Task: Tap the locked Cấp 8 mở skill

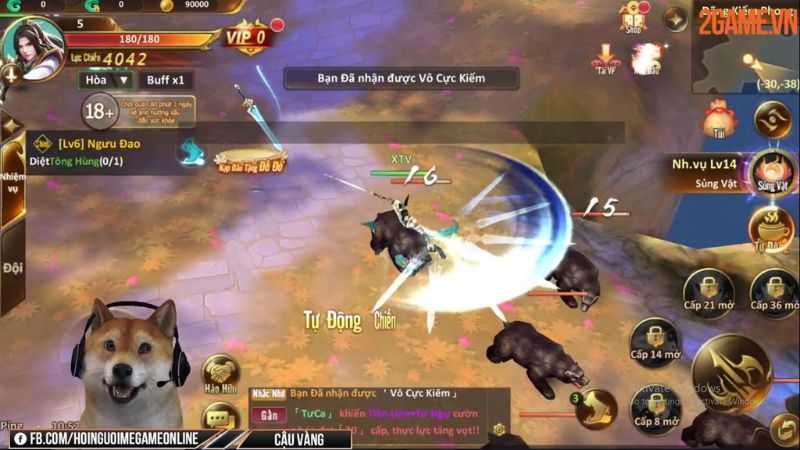Action: [655, 407]
